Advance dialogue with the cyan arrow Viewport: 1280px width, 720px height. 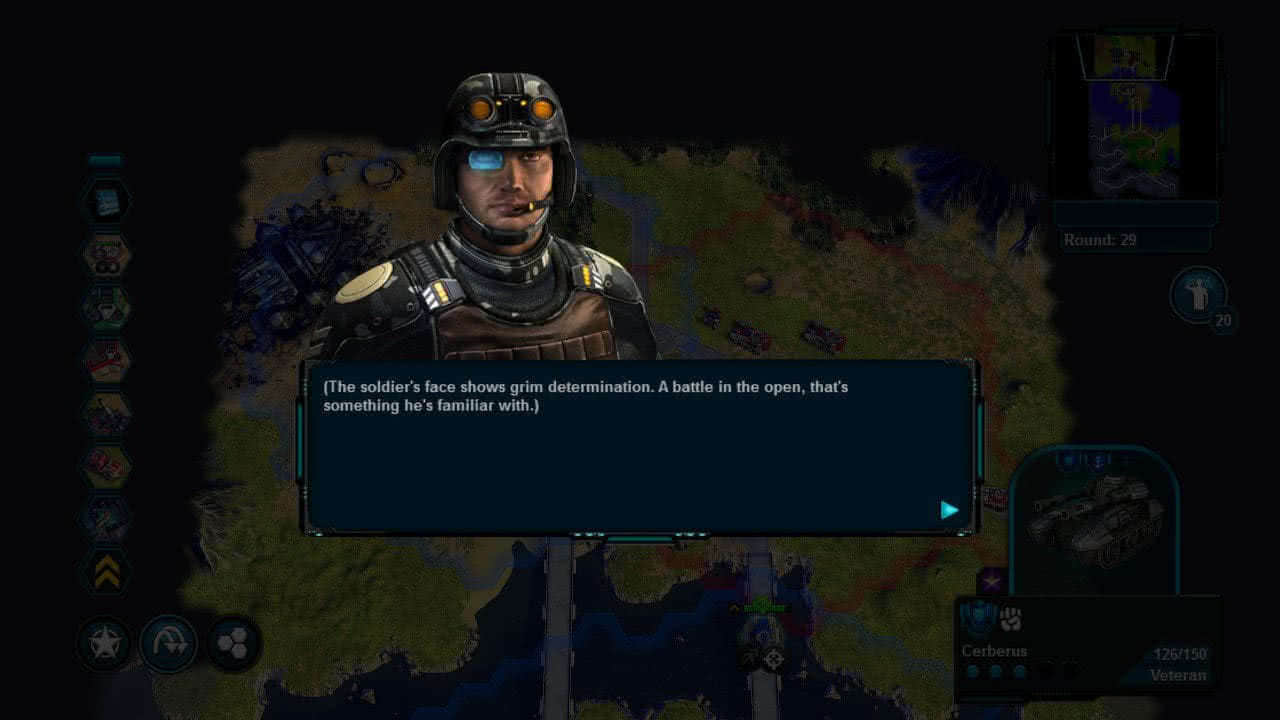(x=949, y=510)
